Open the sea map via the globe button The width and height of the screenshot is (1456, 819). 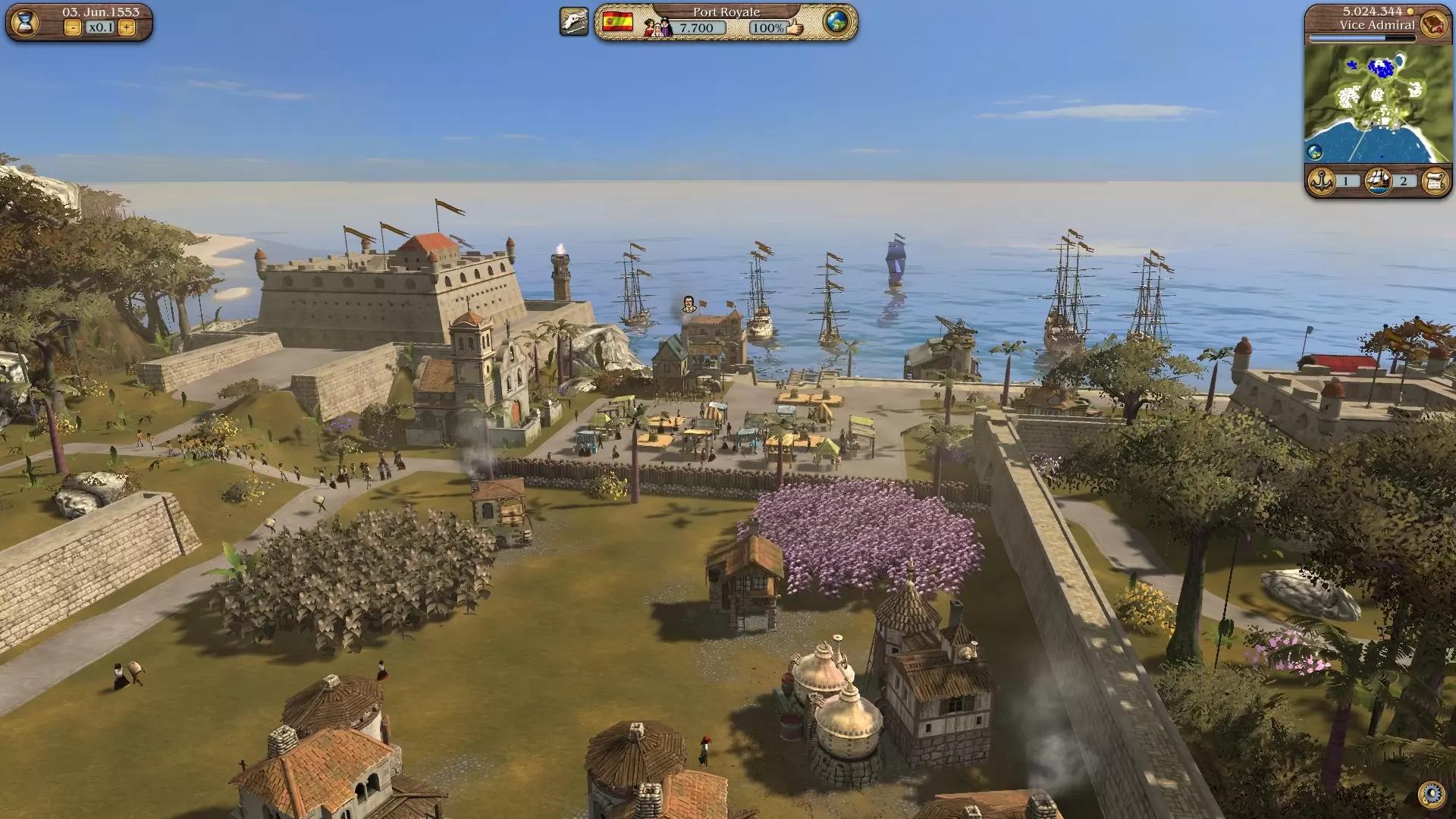tap(837, 22)
